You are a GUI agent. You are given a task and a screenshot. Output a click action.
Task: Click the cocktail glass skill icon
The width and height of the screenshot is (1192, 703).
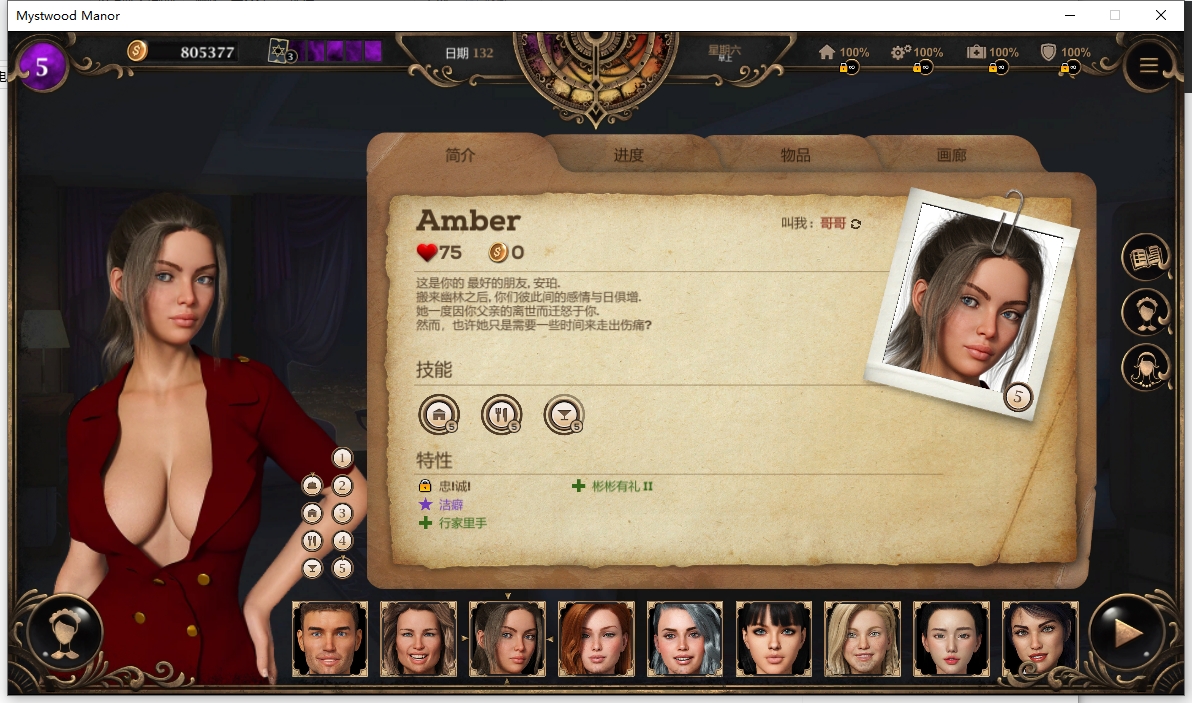pyautogui.click(x=563, y=413)
